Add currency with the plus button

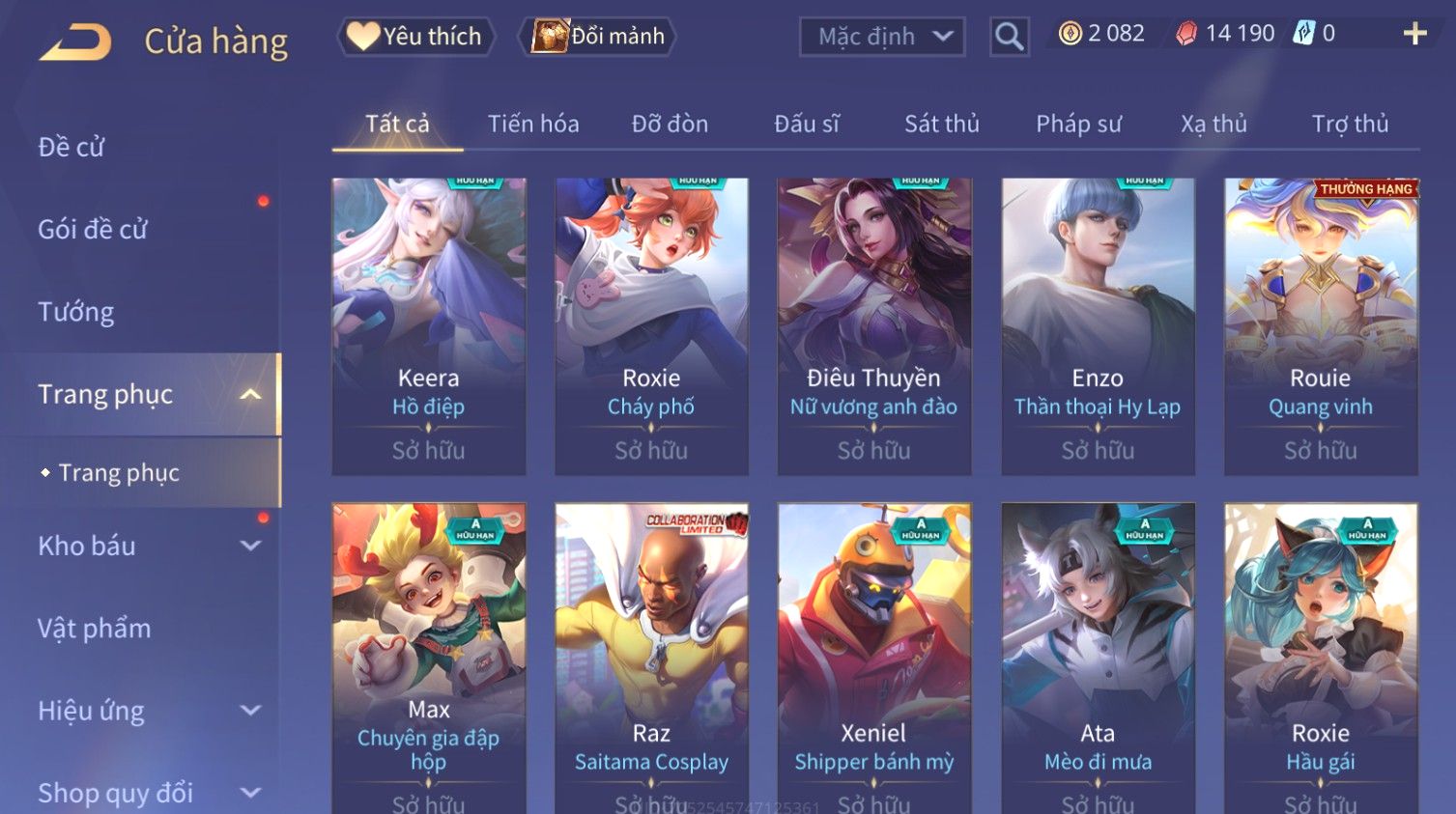[1414, 34]
